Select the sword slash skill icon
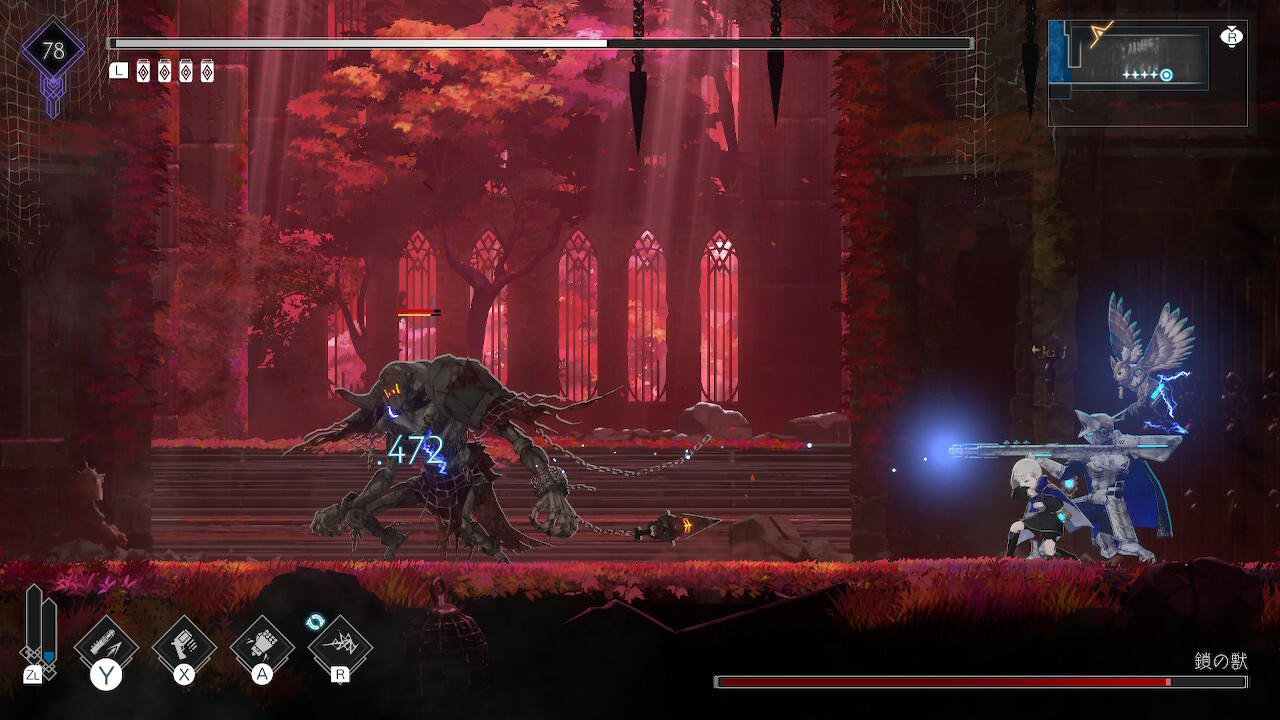 105,642
